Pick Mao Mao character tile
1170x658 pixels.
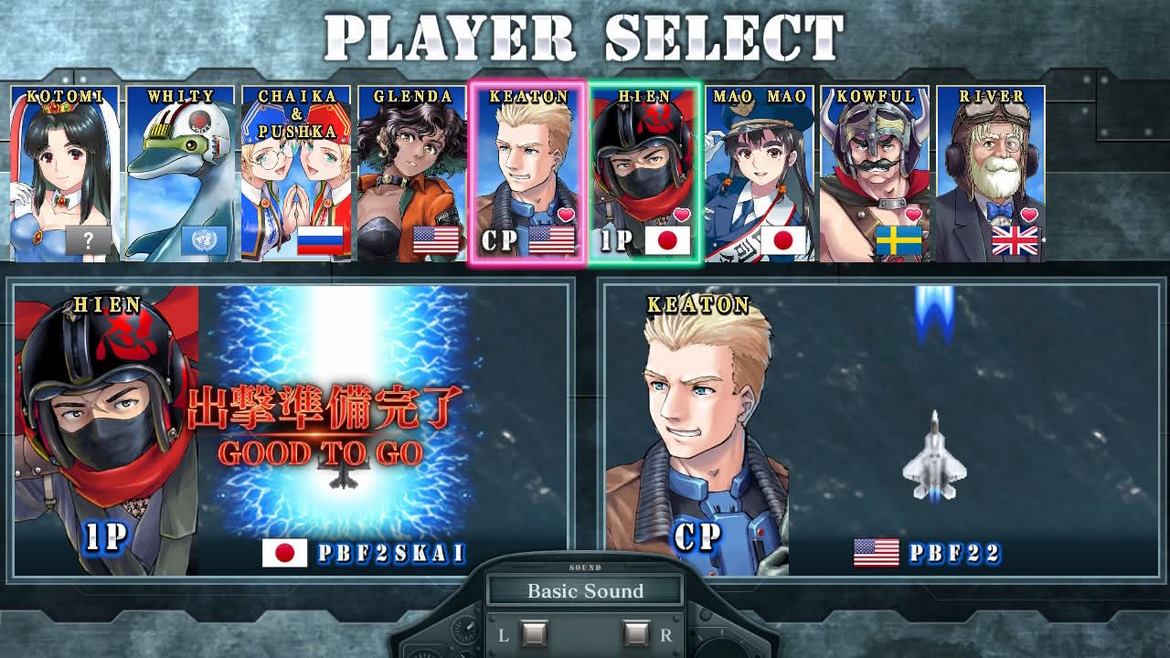coord(760,173)
